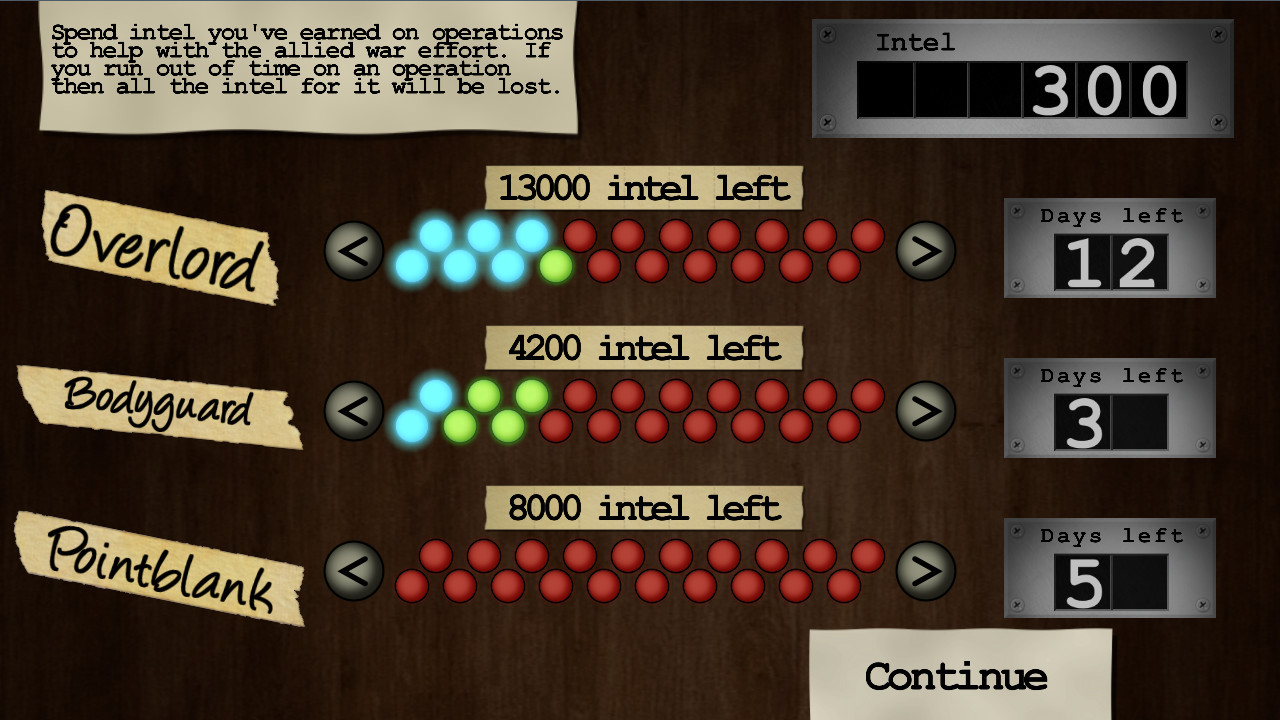Select the green dot in the Overlord row
This screenshot has width=1280, height=720.
[x=555, y=265]
